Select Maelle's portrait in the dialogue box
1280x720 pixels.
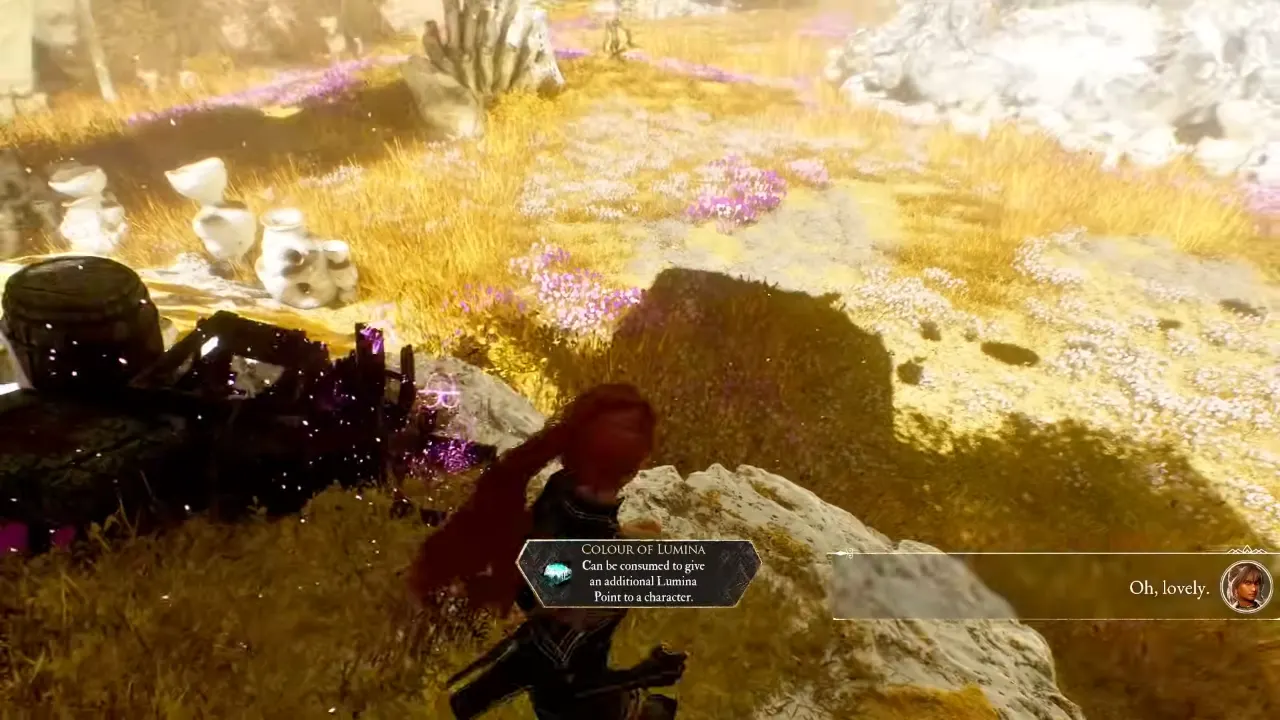[1246, 588]
